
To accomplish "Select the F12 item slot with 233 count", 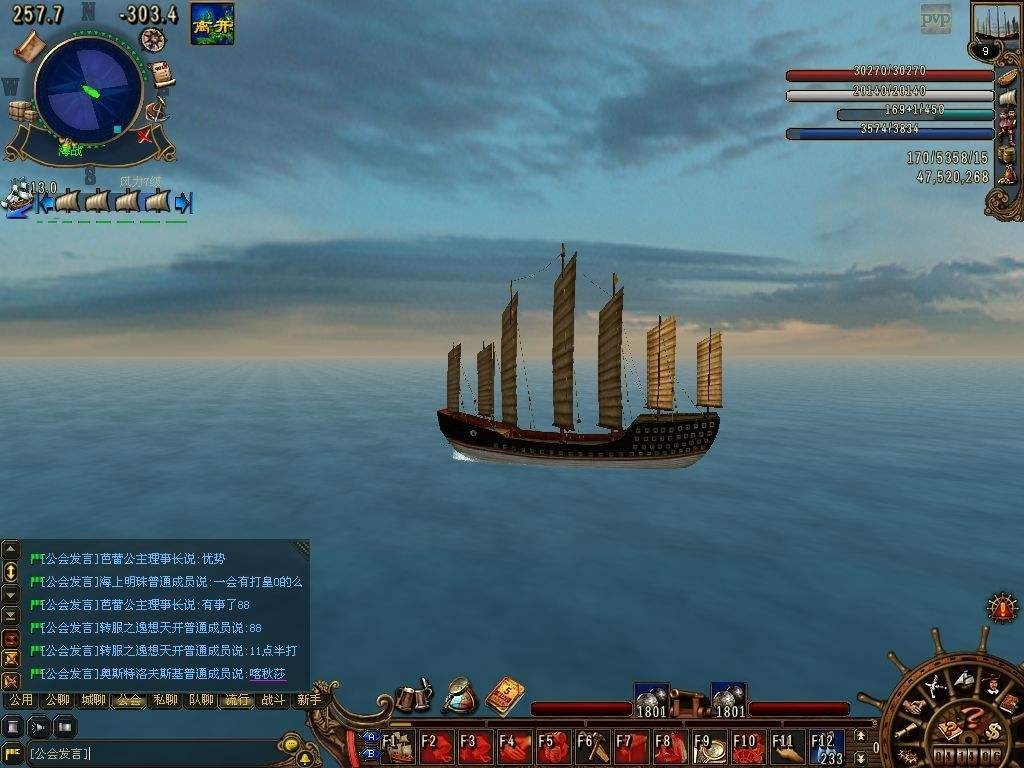I will click(x=827, y=746).
